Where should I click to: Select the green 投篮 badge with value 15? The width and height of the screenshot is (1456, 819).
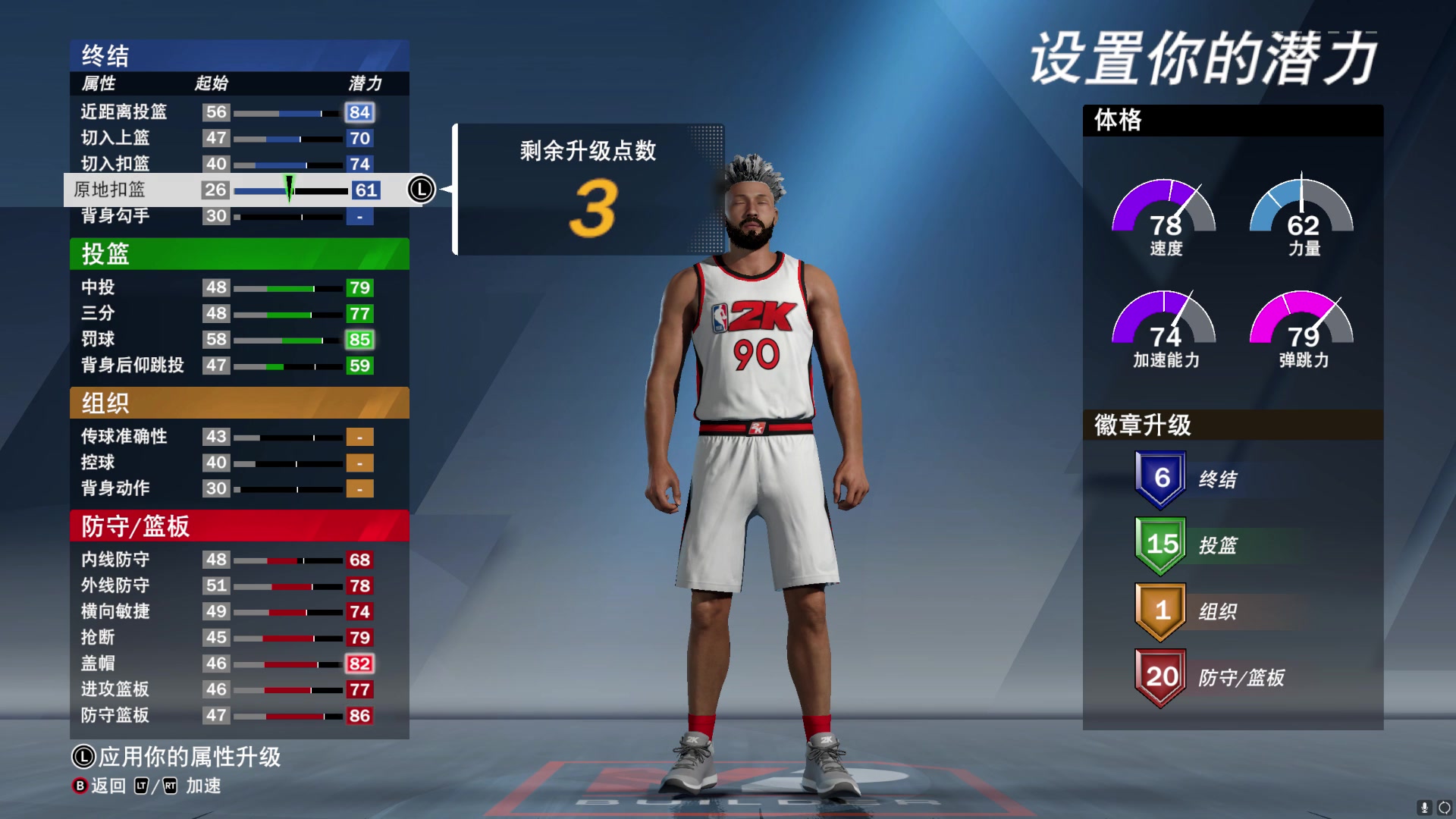(1161, 544)
